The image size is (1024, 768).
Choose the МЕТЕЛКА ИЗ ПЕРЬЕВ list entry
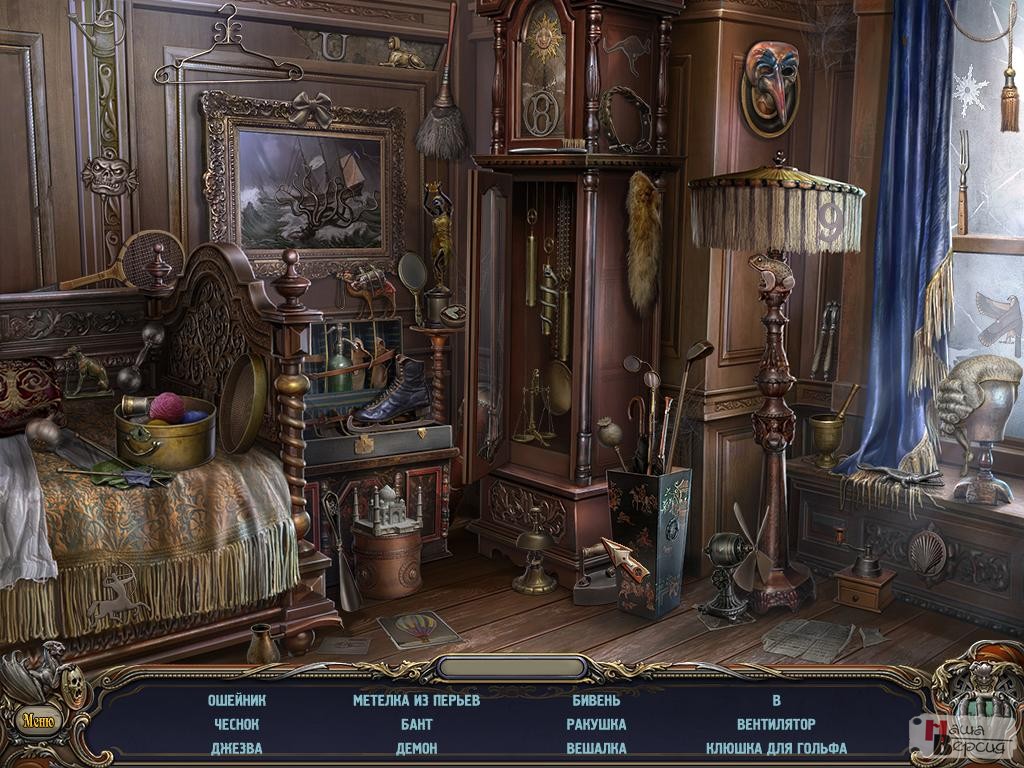pos(417,700)
